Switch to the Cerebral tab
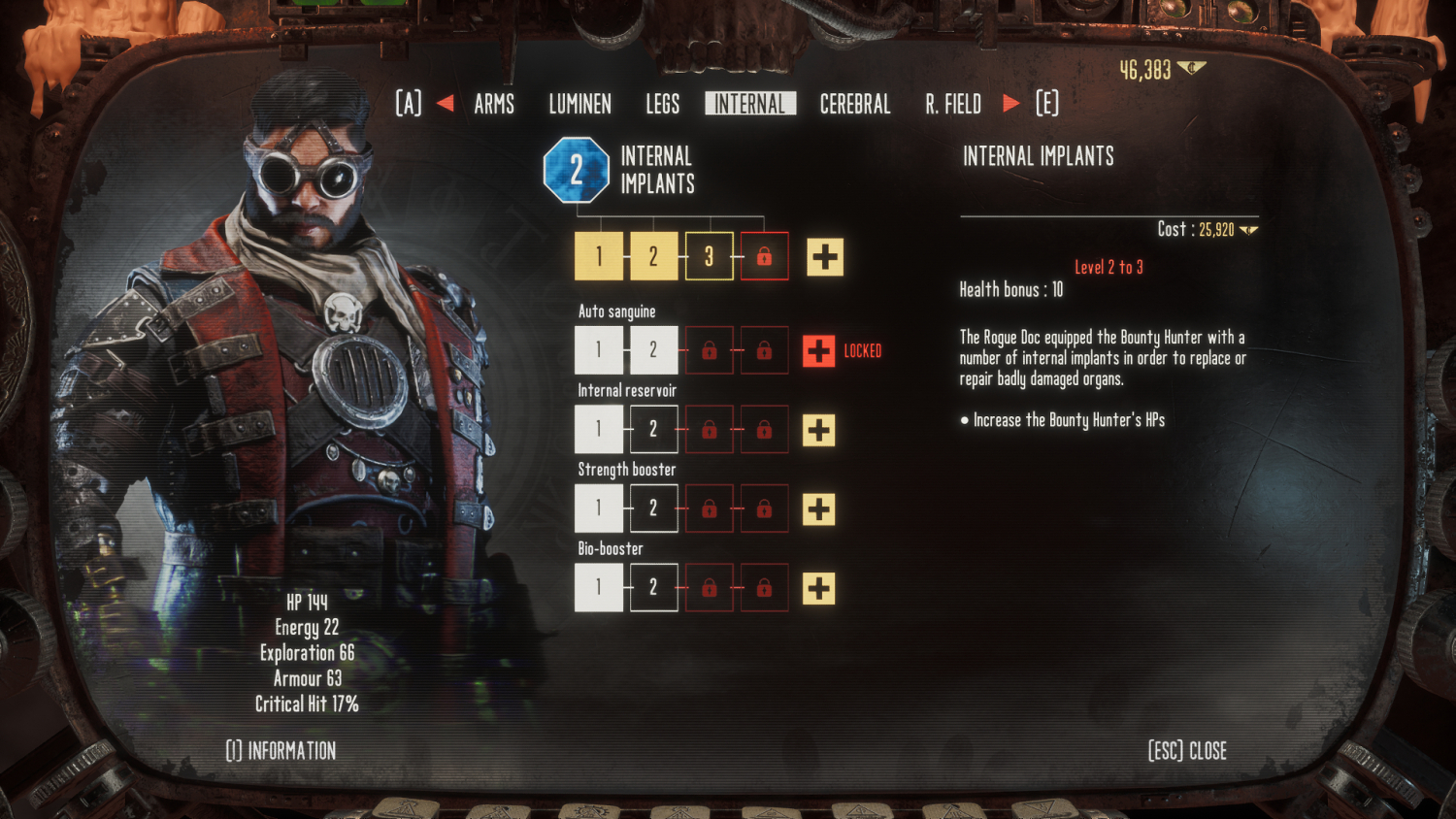The height and width of the screenshot is (819, 1456). click(855, 104)
